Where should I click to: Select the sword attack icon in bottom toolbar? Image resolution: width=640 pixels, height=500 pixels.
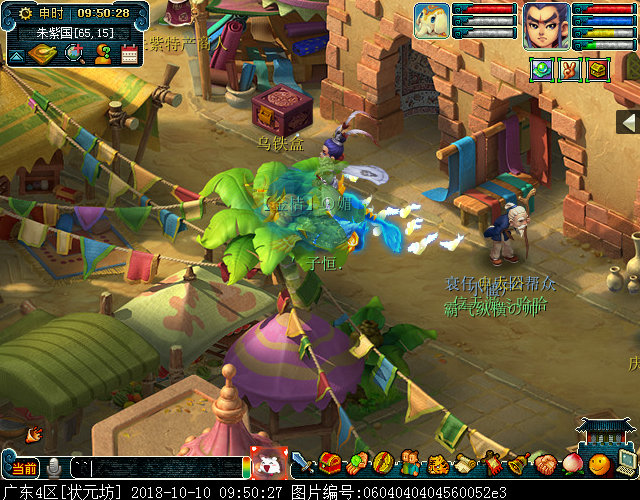[302, 464]
